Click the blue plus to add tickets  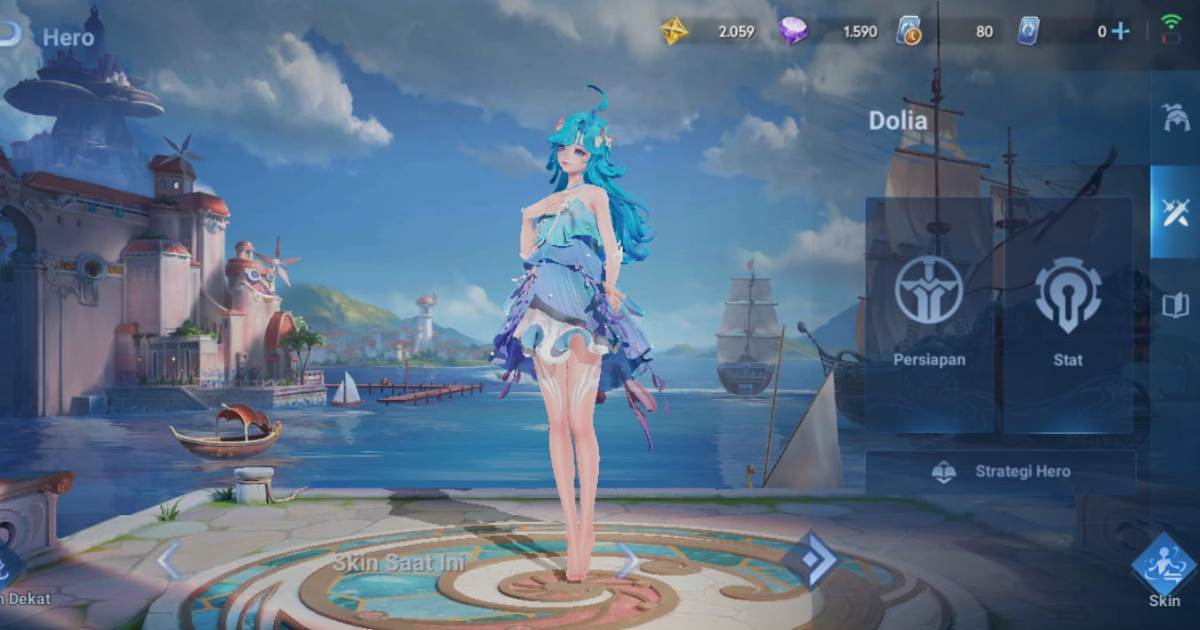tap(1120, 31)
